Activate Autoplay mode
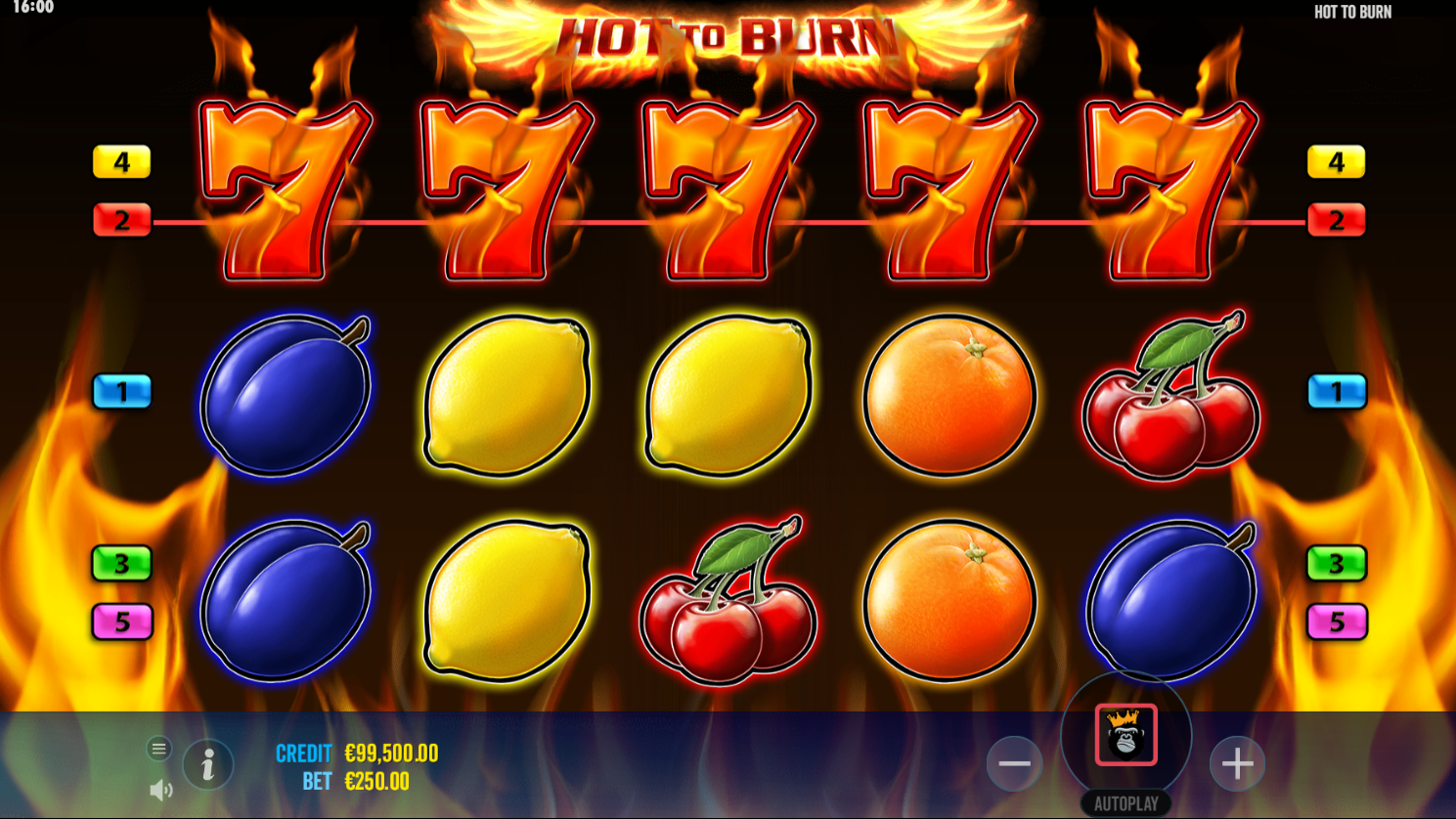 click(1125, 803)
